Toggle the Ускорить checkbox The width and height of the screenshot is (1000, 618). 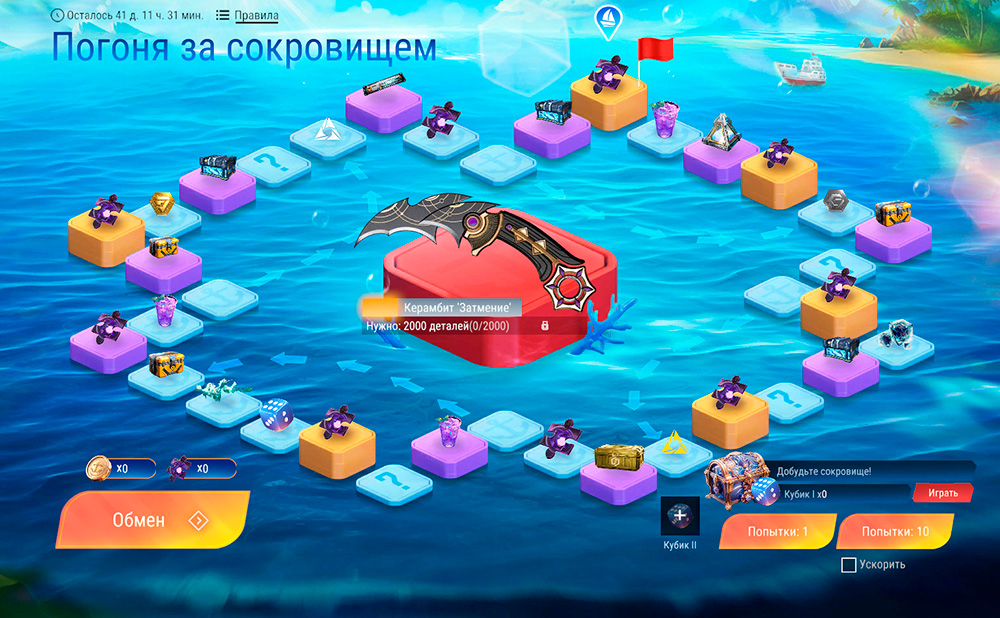coord(849,565)
